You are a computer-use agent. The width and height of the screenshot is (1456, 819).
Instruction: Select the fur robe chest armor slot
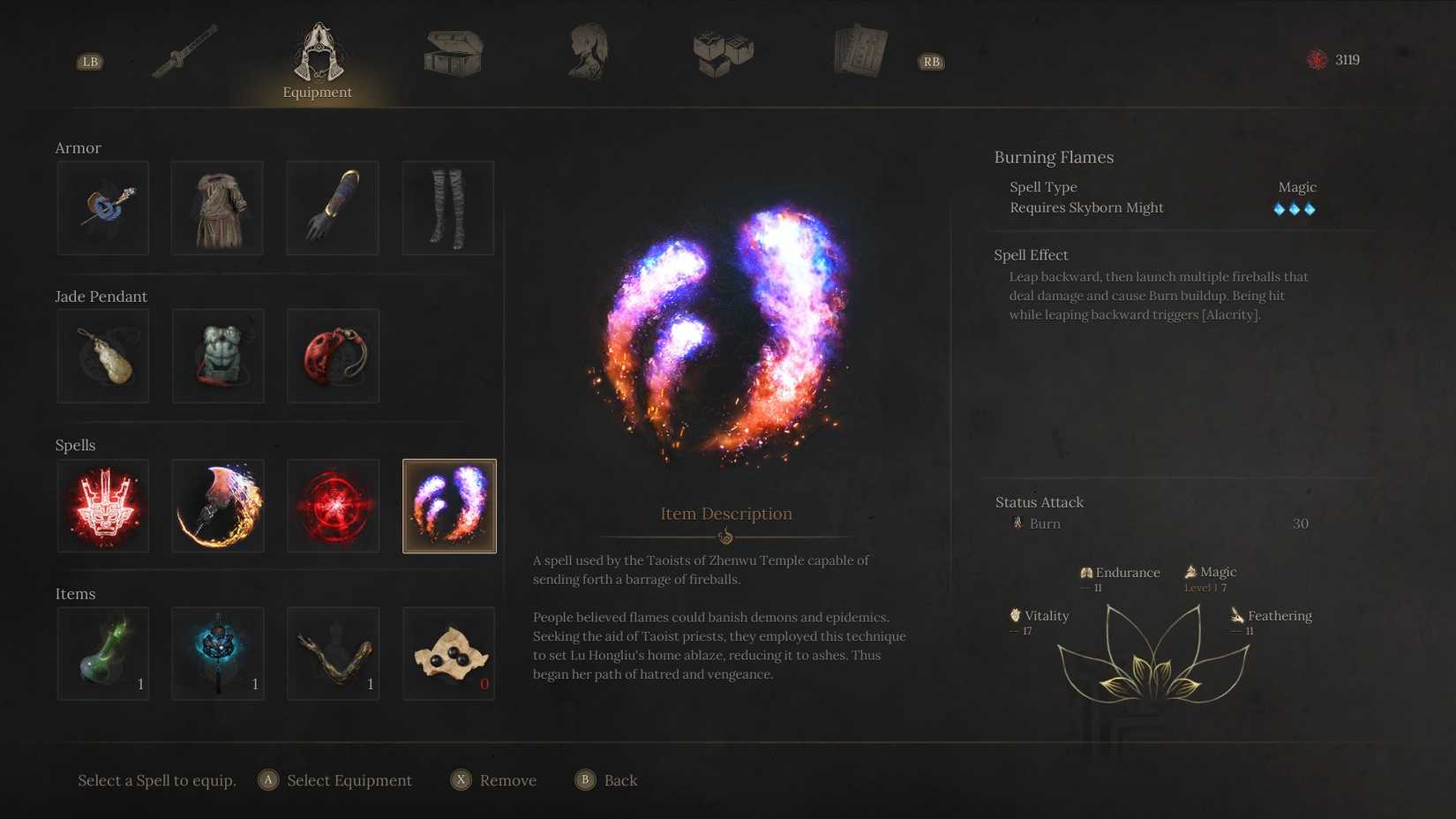click(217, 207)
